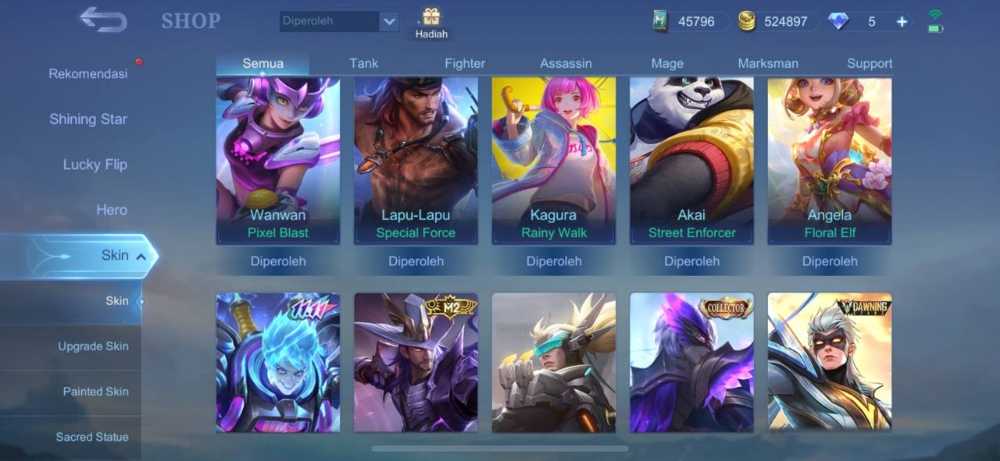The height and width of the screenshot is (461, 1000).
Task: Open Rekomendasi in the side menu
Action: click(88, 74)
